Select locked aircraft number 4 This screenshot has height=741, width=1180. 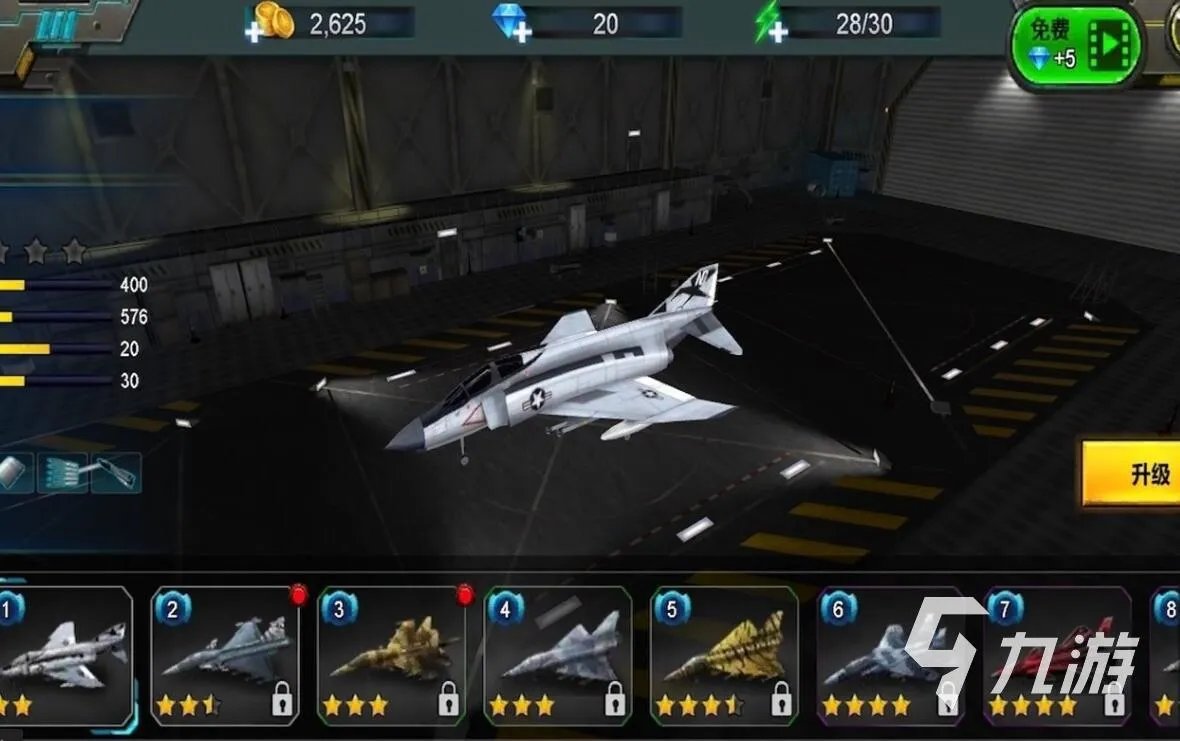(558, 654)
